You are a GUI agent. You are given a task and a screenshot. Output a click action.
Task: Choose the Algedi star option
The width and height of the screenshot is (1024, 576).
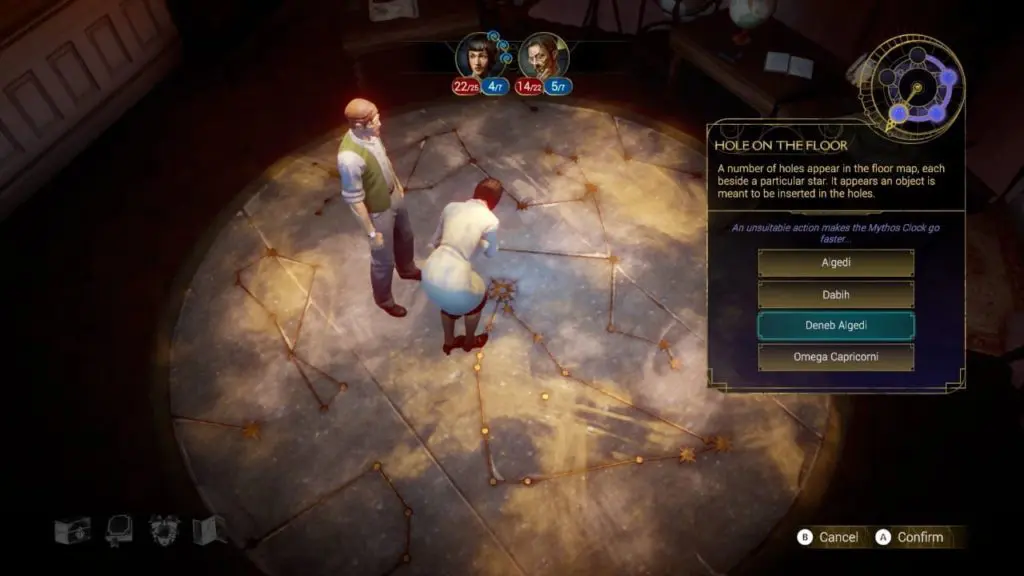(836, 263)
